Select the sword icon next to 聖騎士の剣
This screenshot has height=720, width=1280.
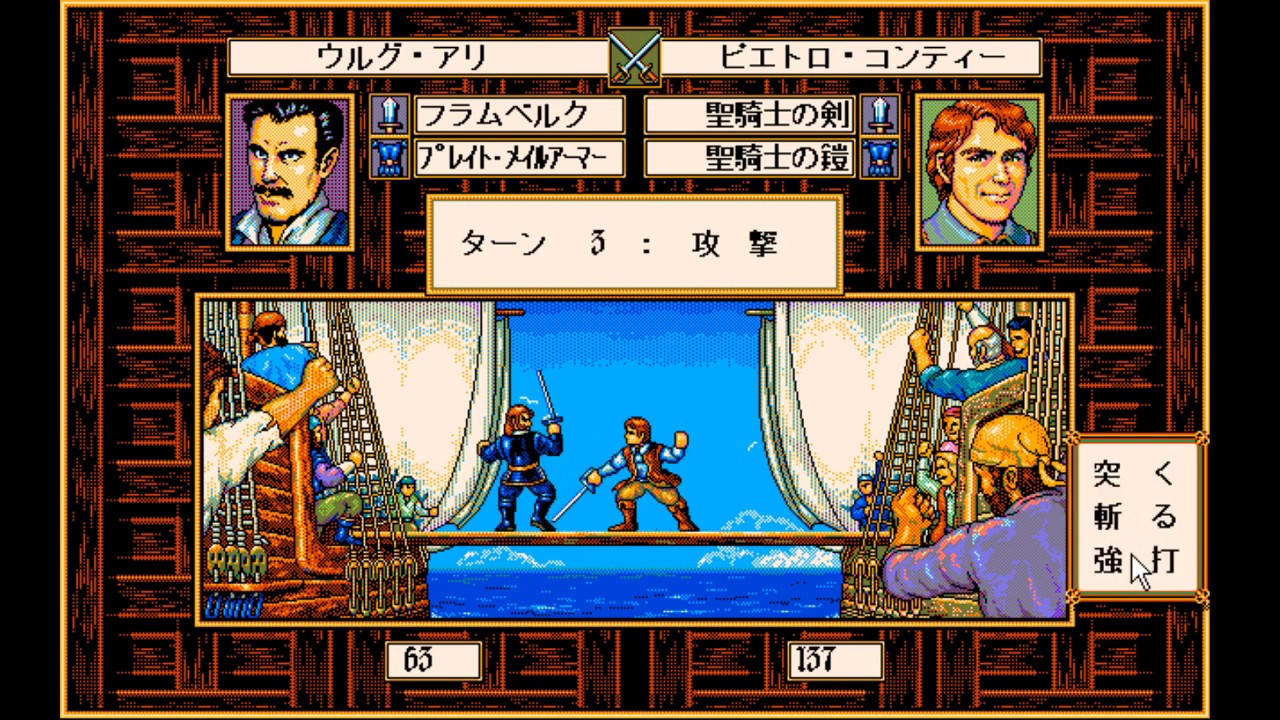pos(879,116)
